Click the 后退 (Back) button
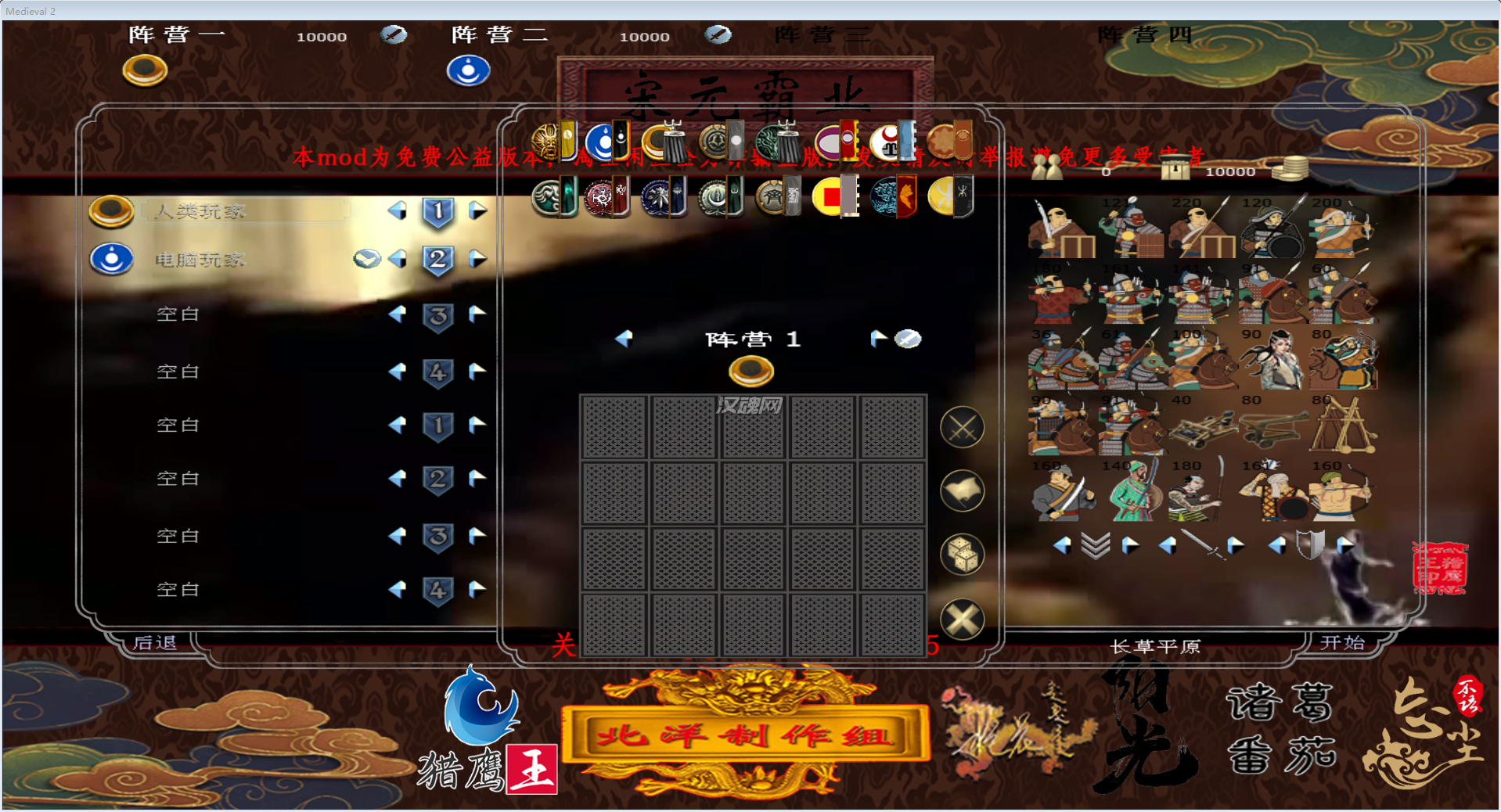Viewport: 1501px width, 812px height. tap(155, 642)
